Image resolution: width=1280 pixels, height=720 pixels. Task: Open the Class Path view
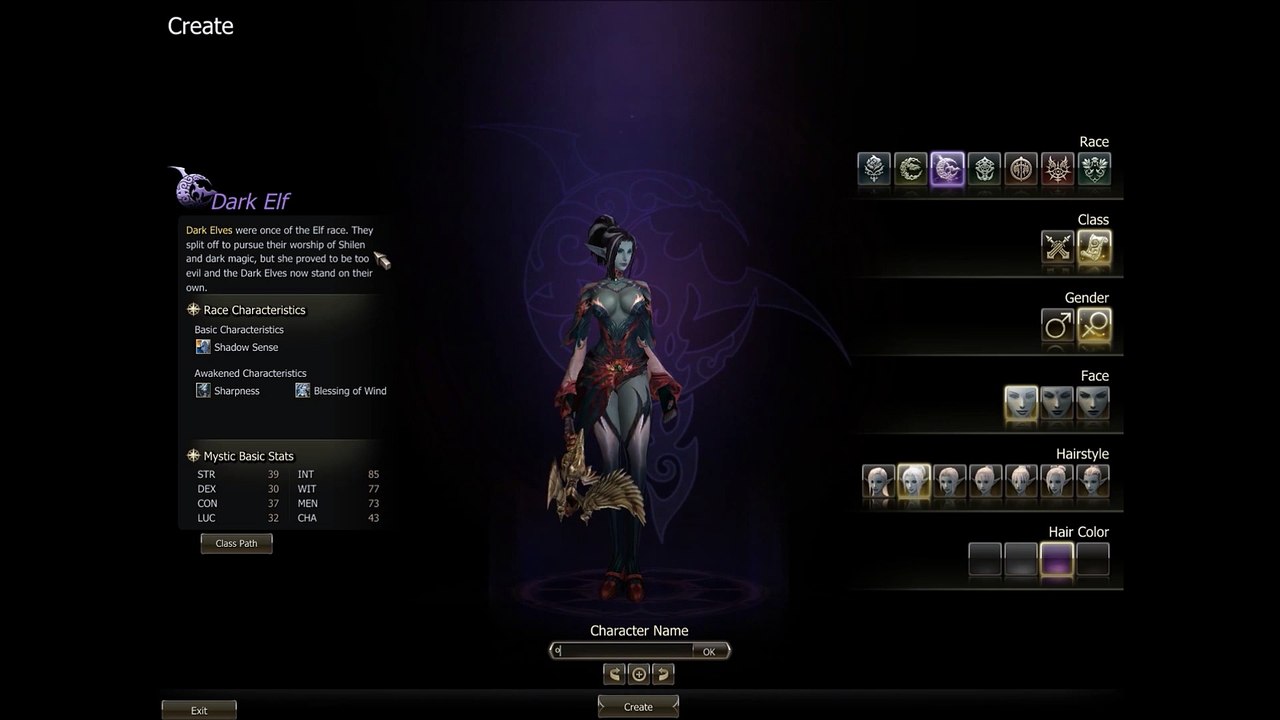(236, 543)
